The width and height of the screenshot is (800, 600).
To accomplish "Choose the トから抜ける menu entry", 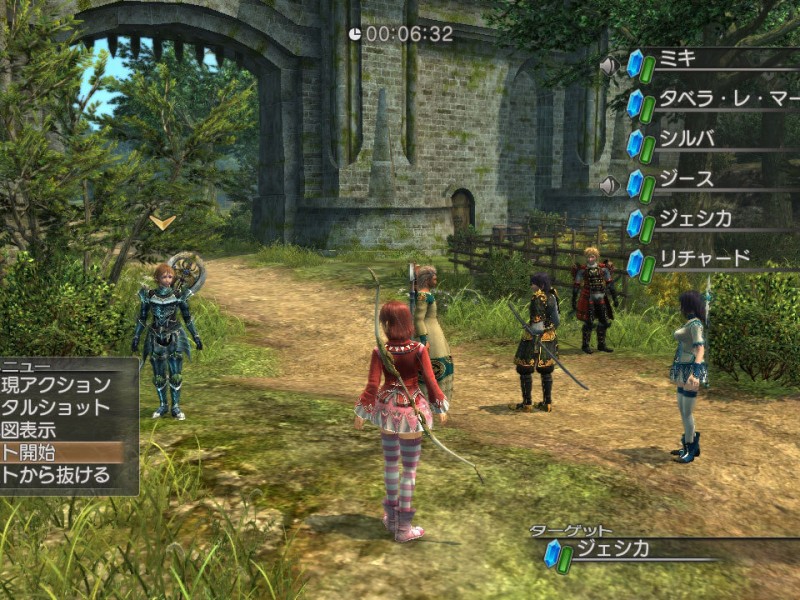I will (57, 475).
